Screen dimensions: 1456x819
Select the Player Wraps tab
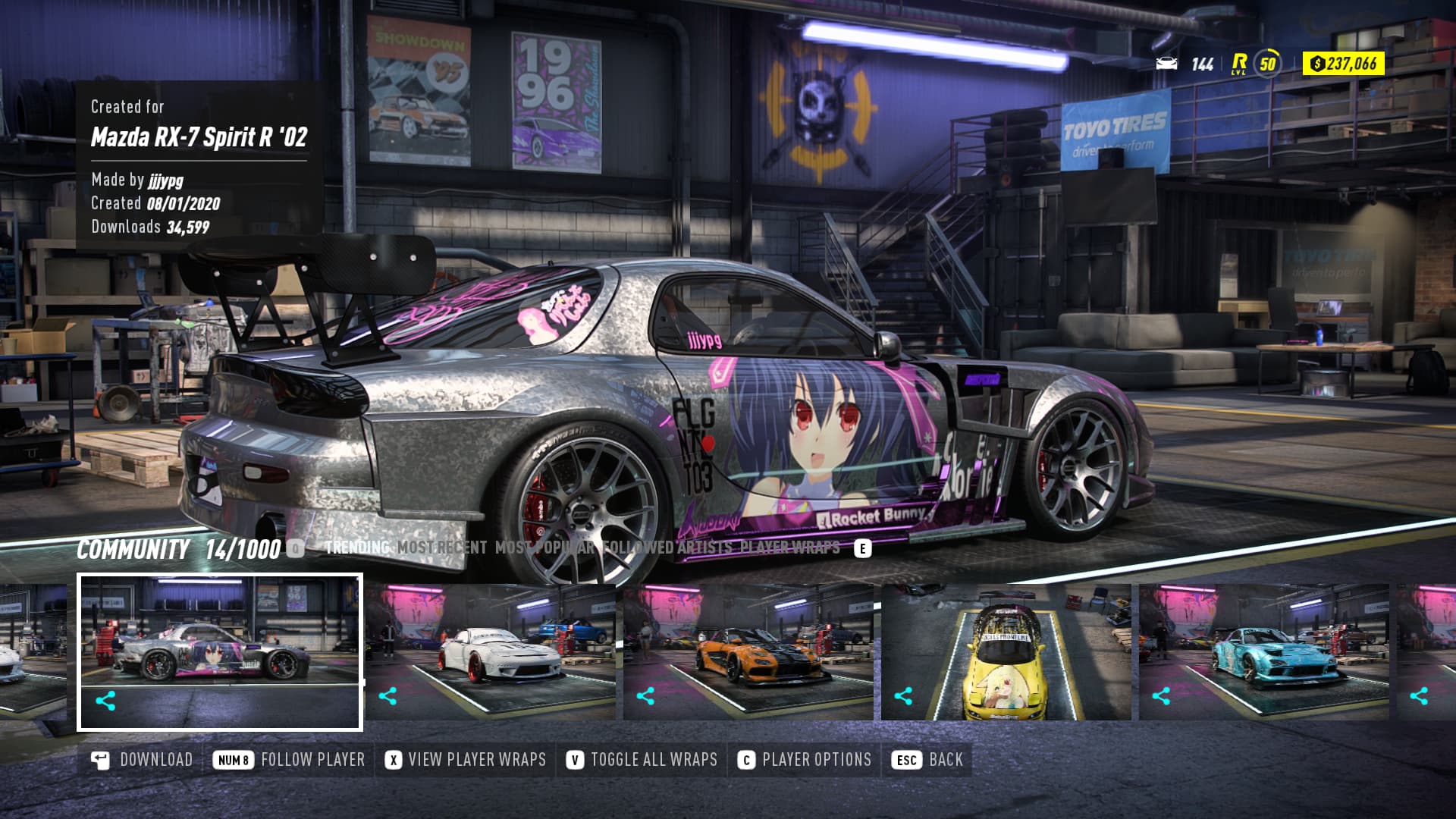(789, 548)
